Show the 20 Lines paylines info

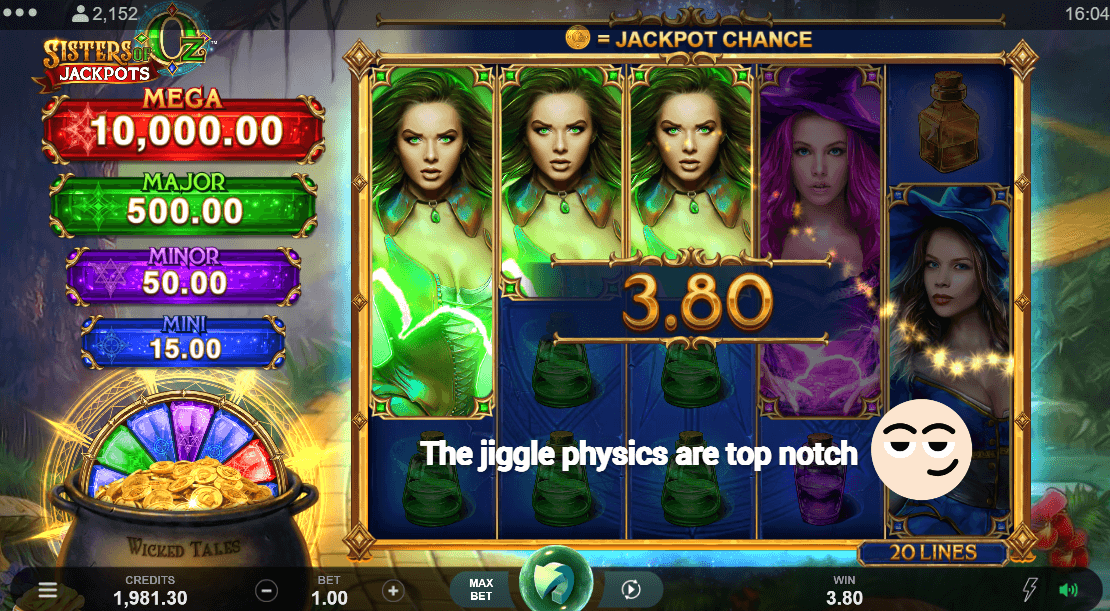(x=932, y=552)
